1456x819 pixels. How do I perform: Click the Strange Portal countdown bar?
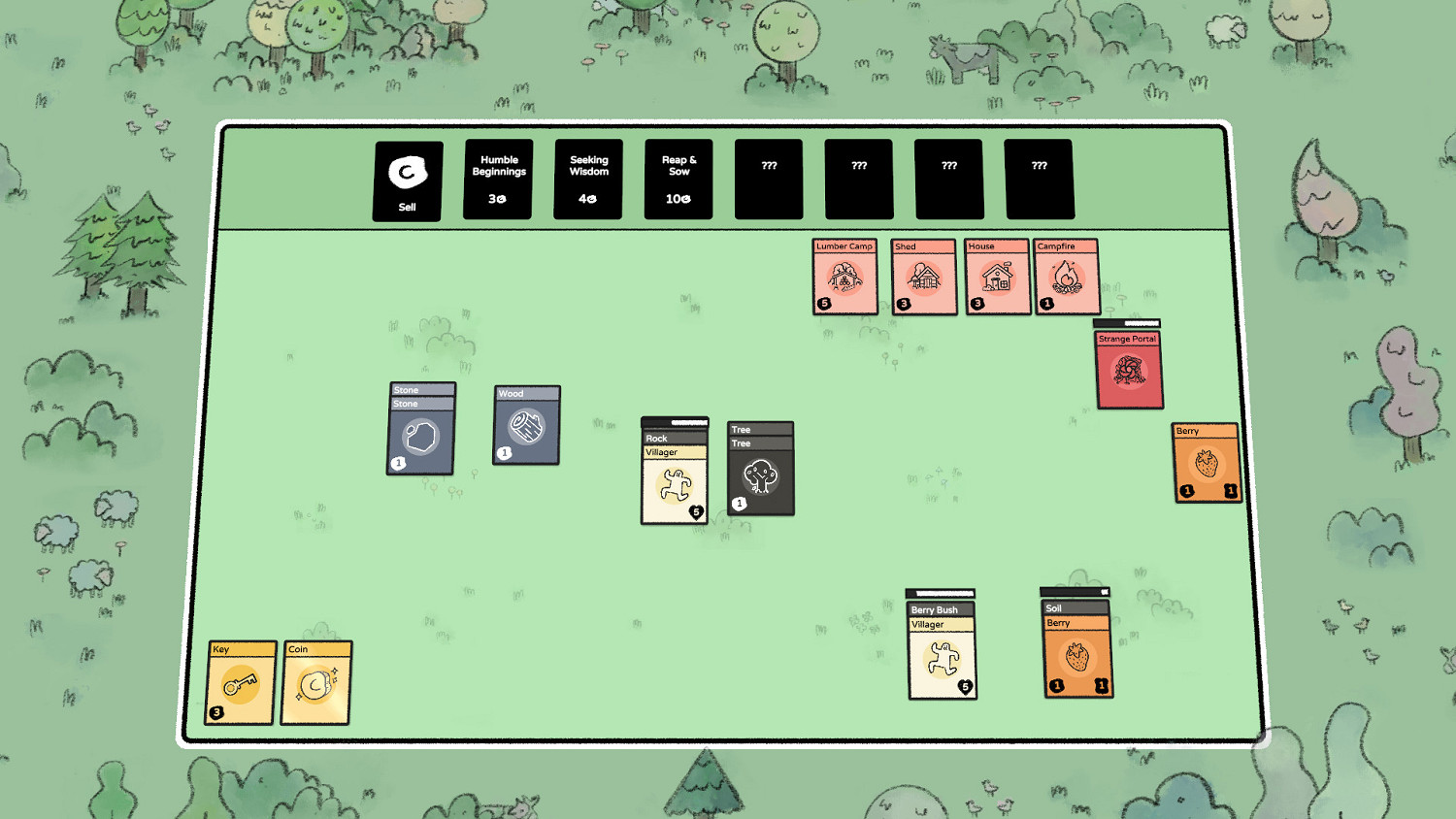1129,322
